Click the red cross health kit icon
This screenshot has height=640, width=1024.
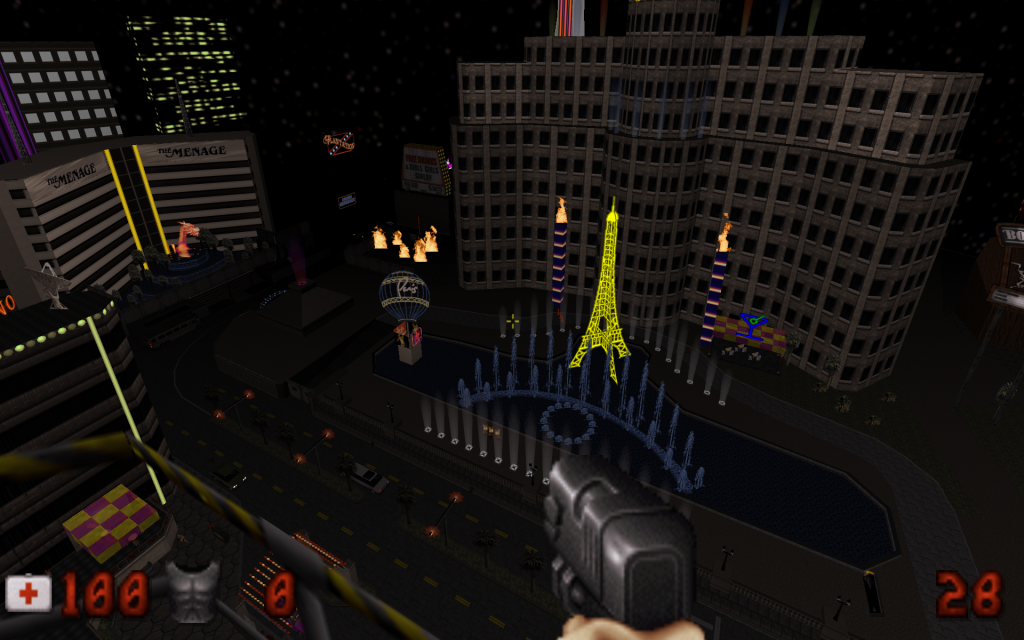[29, 593]
